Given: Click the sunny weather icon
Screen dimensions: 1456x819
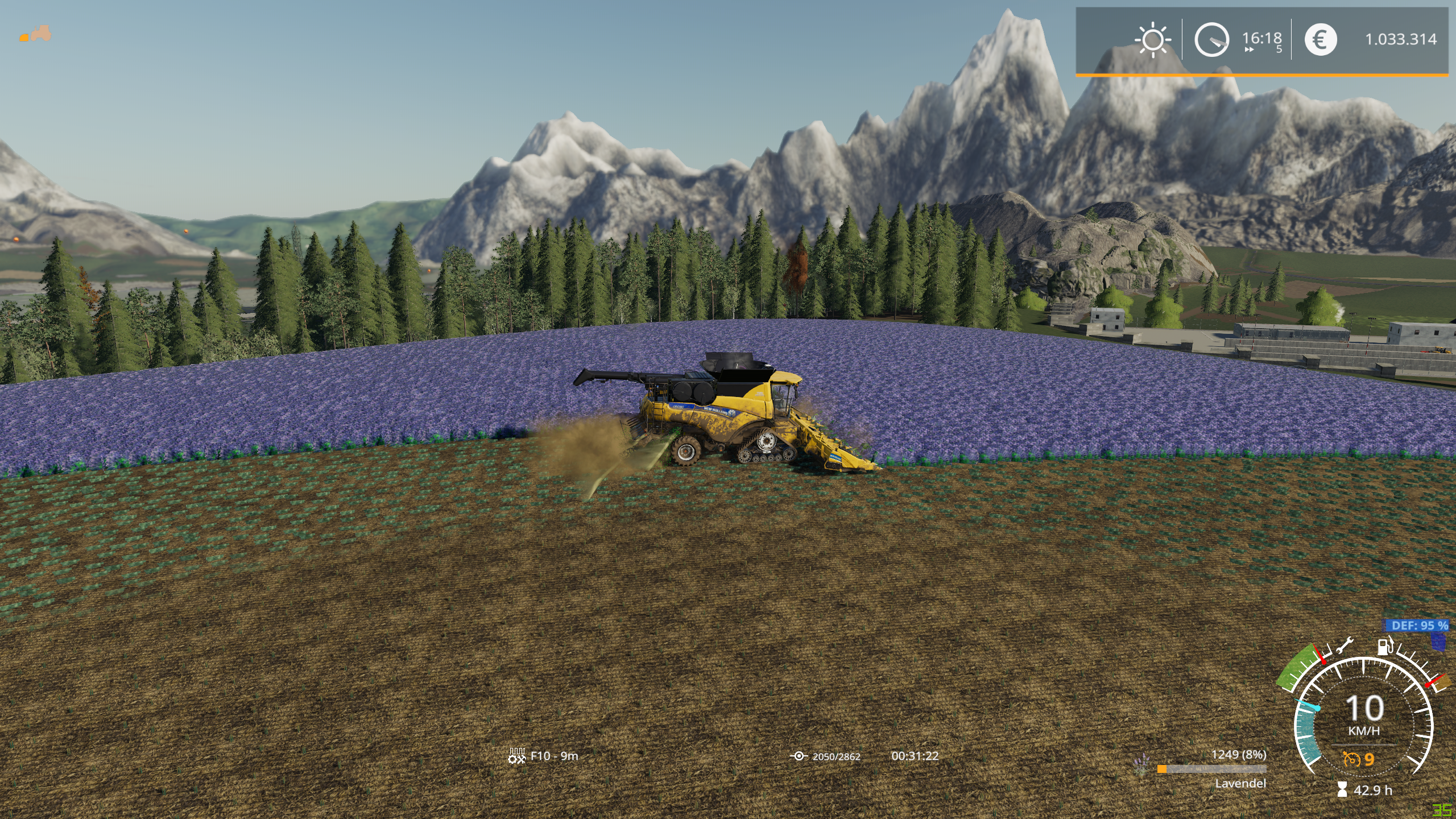Looking at the screenshot, I should [x=1153, y=39].
